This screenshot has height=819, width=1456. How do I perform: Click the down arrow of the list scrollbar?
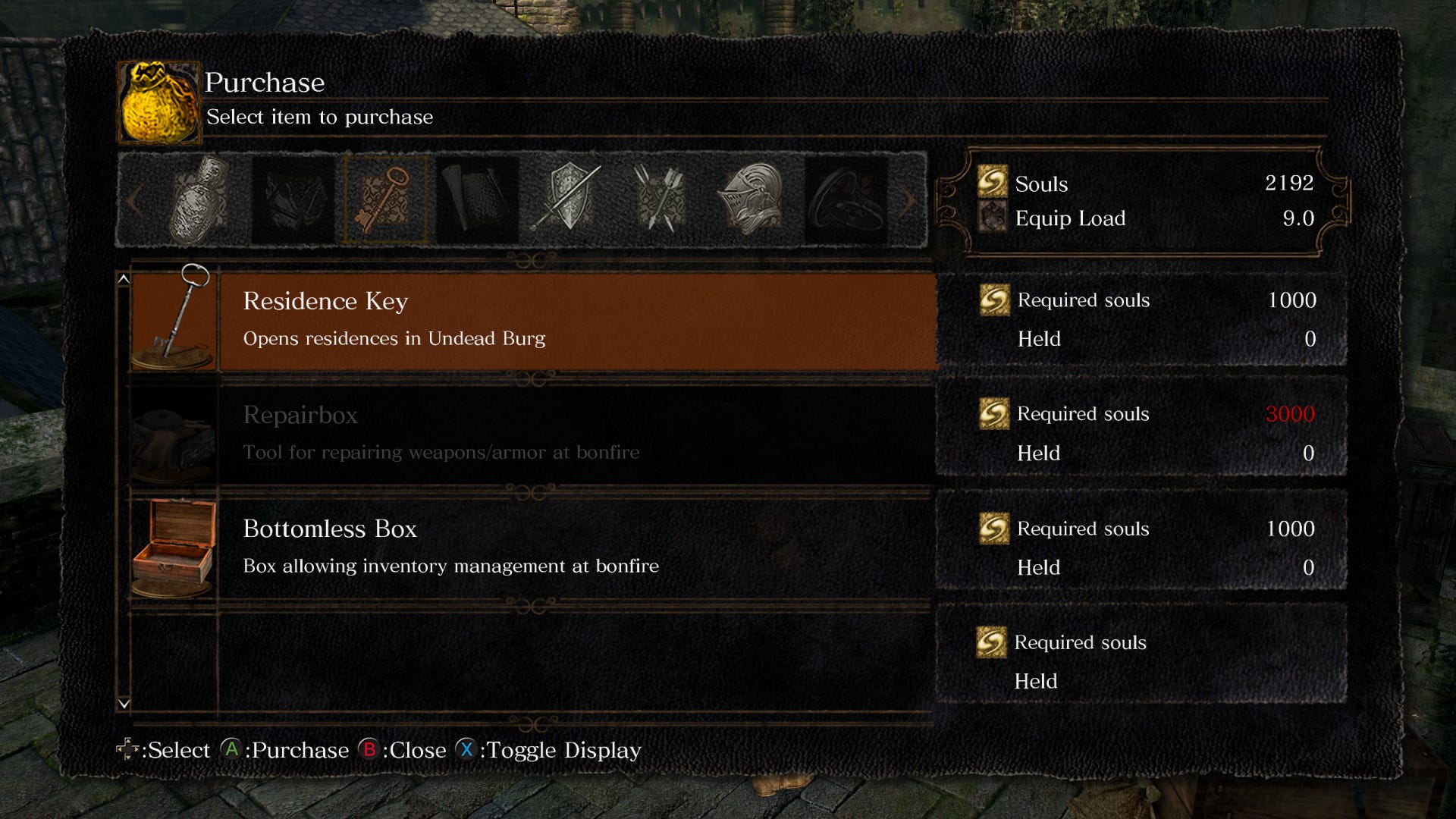[x=123, y=704]
